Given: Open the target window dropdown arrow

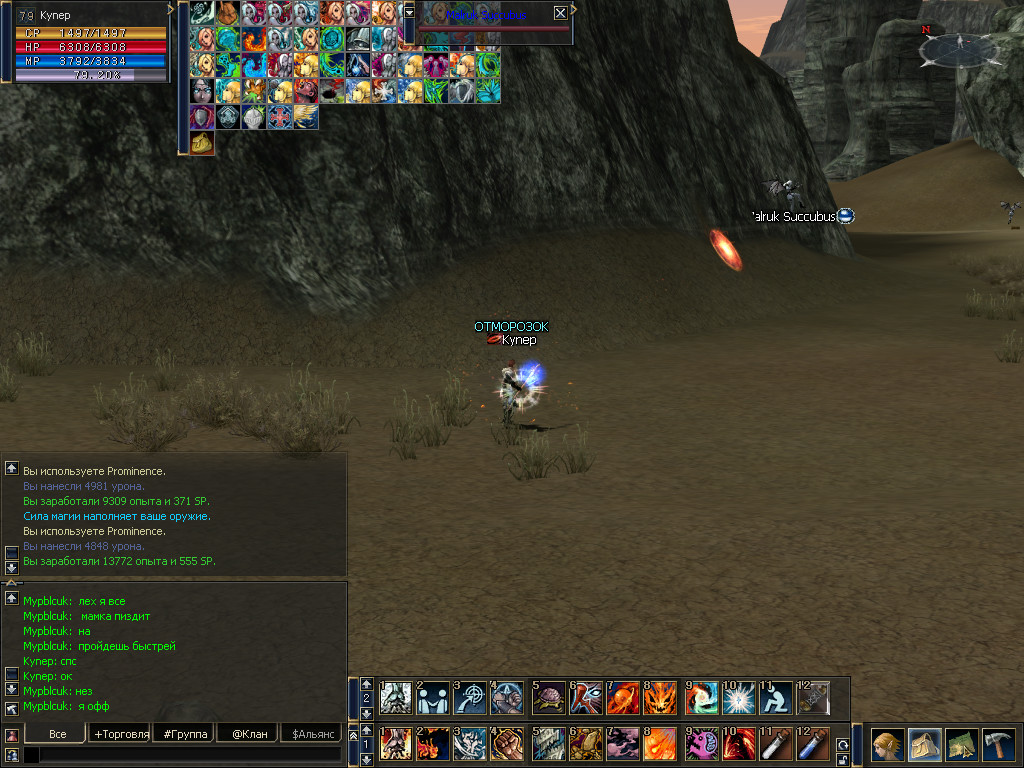Looking at the screenshot, I should click(x=409, y=12).
